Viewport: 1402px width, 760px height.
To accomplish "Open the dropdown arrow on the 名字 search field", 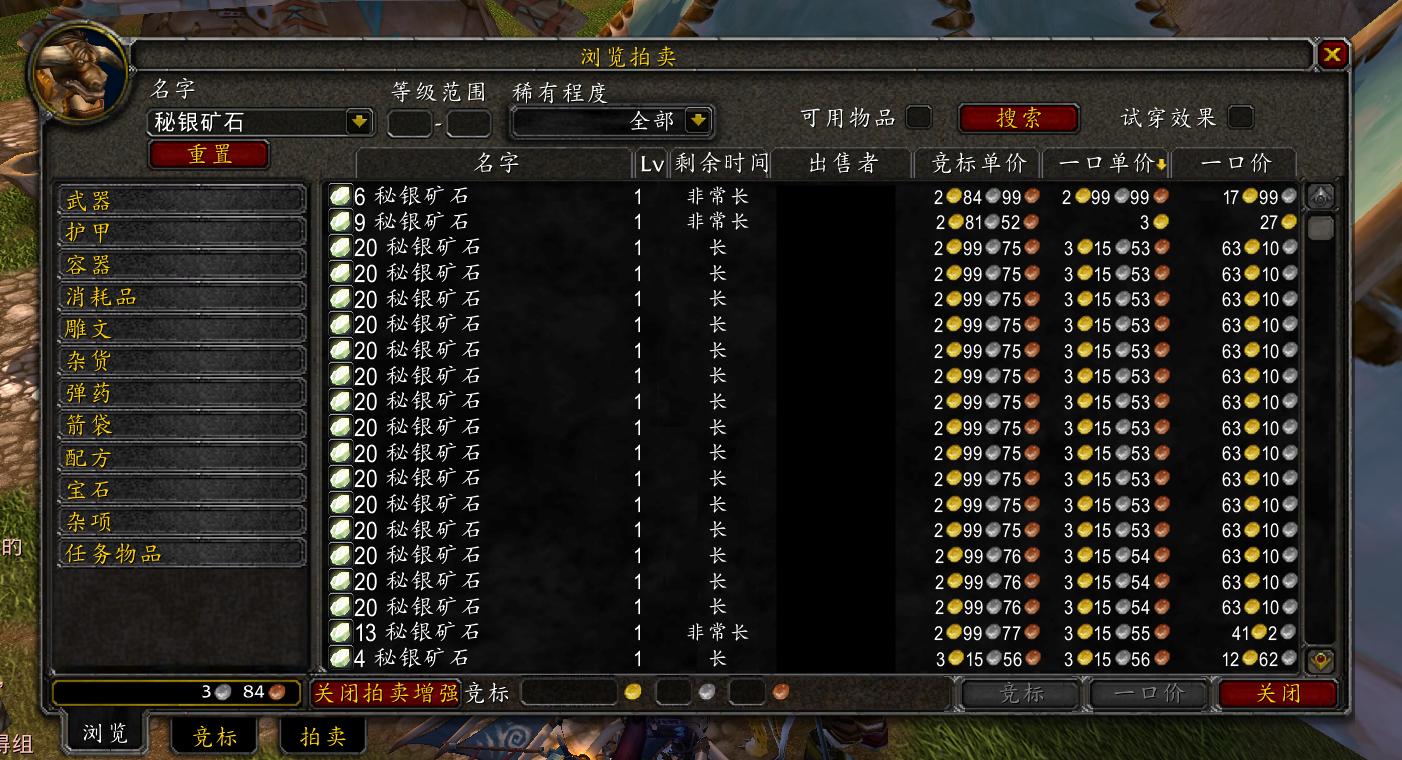I will click(357, 120).
